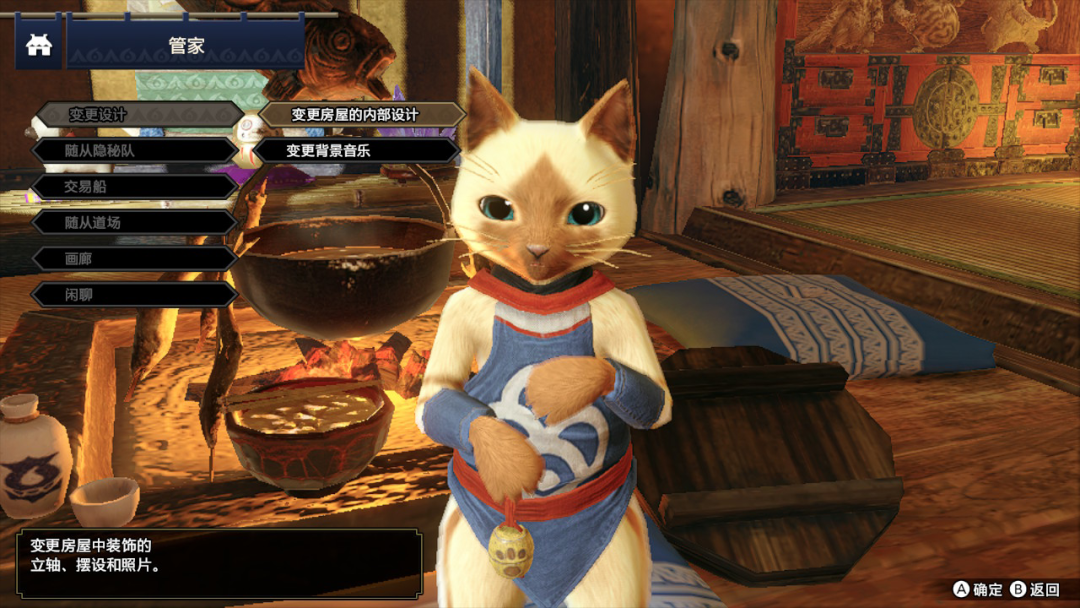
Task: Click the house icon in the header
Action: click(39, 46)
